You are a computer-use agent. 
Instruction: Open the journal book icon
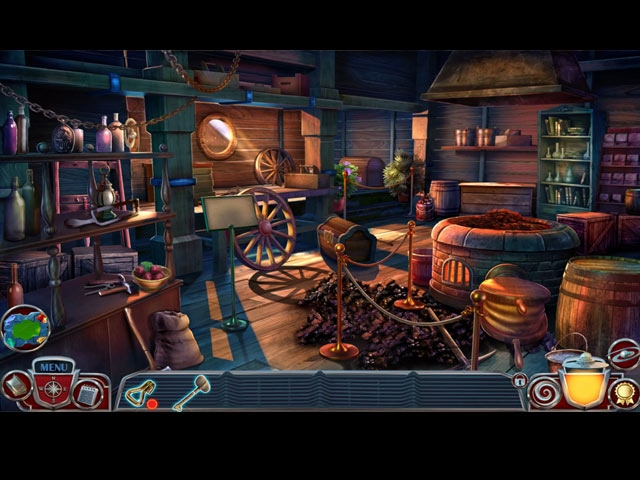pyautogui.click(x=17, y=386)
